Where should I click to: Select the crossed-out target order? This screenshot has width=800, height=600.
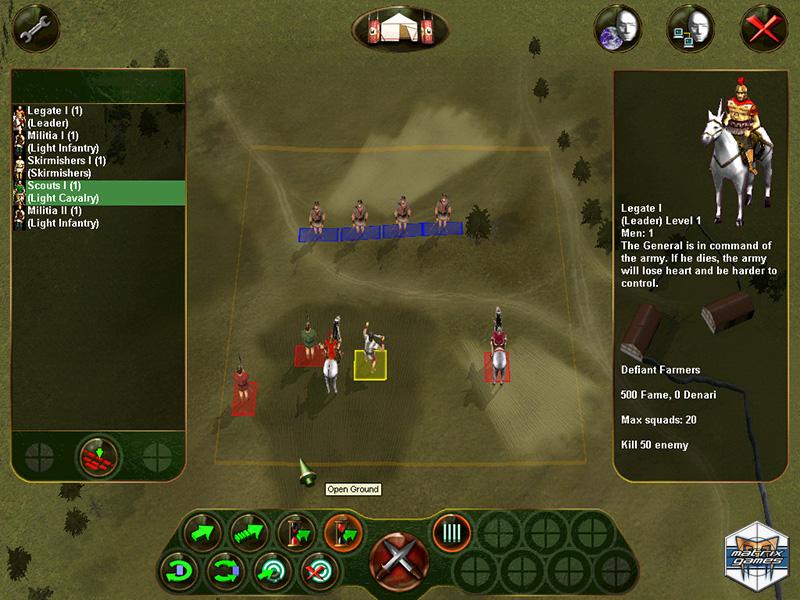(x=318, y=573)
